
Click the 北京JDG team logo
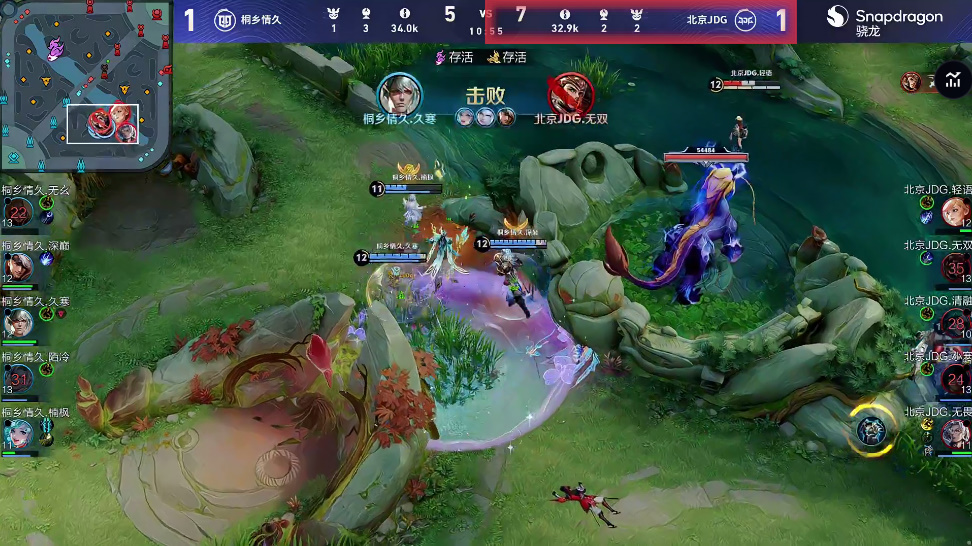click(746, 19)
